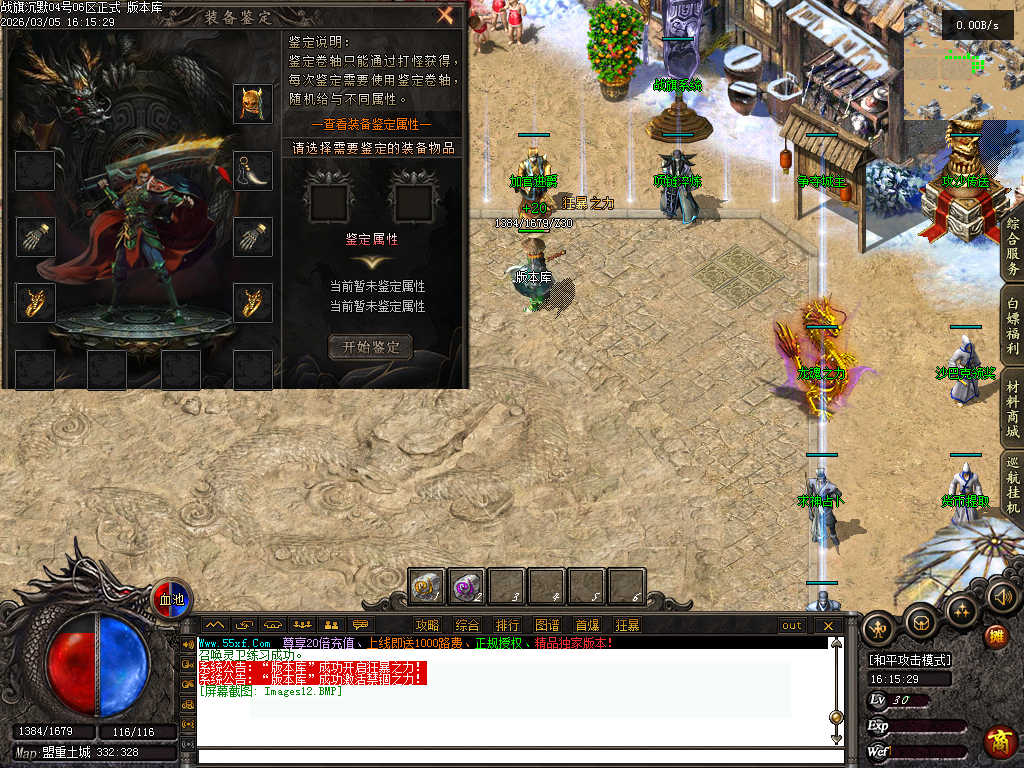Select the orange helmet equipment slot
This screenshot has height=768, width=1024.
click(x=253, y=104)
